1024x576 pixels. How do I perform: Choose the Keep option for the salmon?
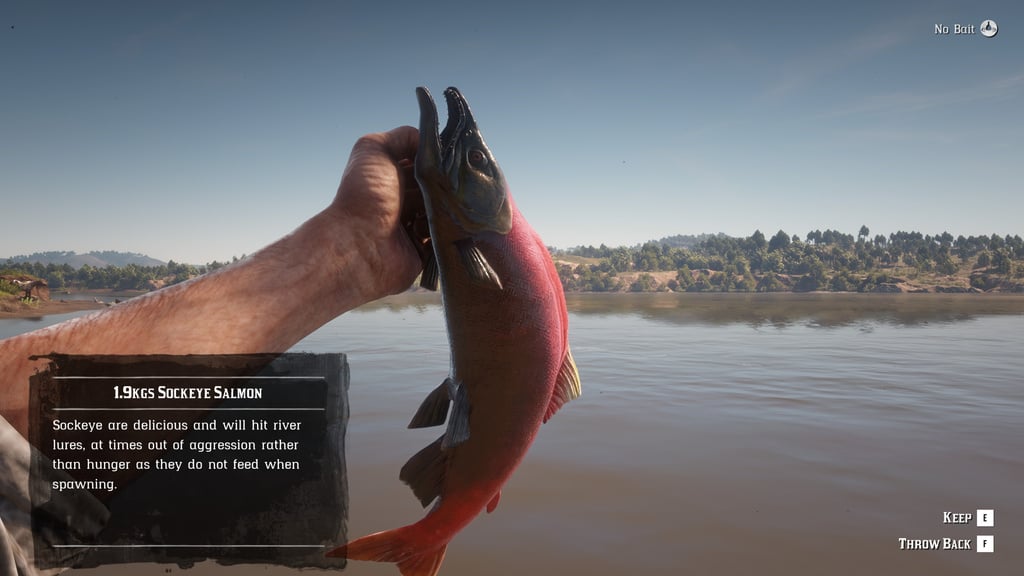tap(984, 518)
